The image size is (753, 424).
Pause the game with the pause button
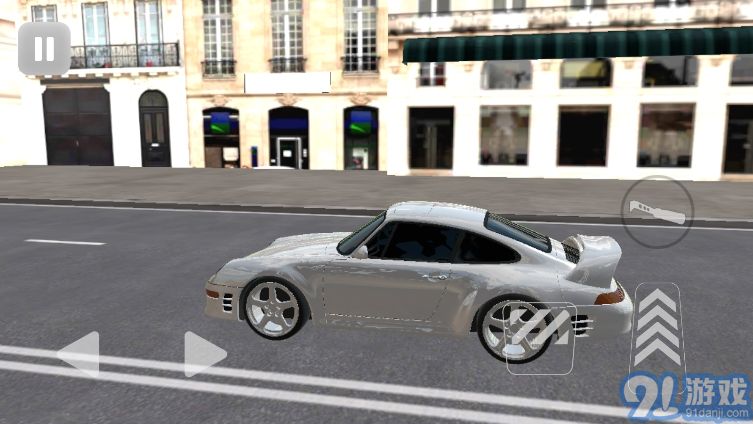tap(44, 49)
